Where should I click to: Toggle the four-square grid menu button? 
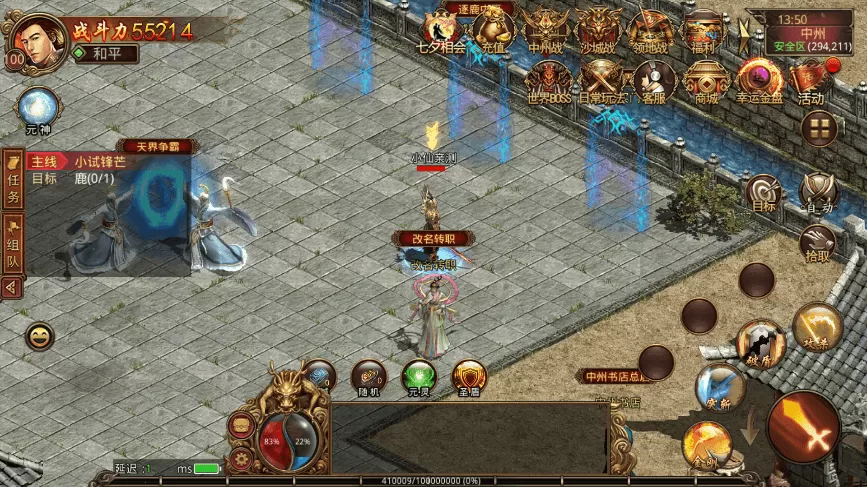click(819, 127)
